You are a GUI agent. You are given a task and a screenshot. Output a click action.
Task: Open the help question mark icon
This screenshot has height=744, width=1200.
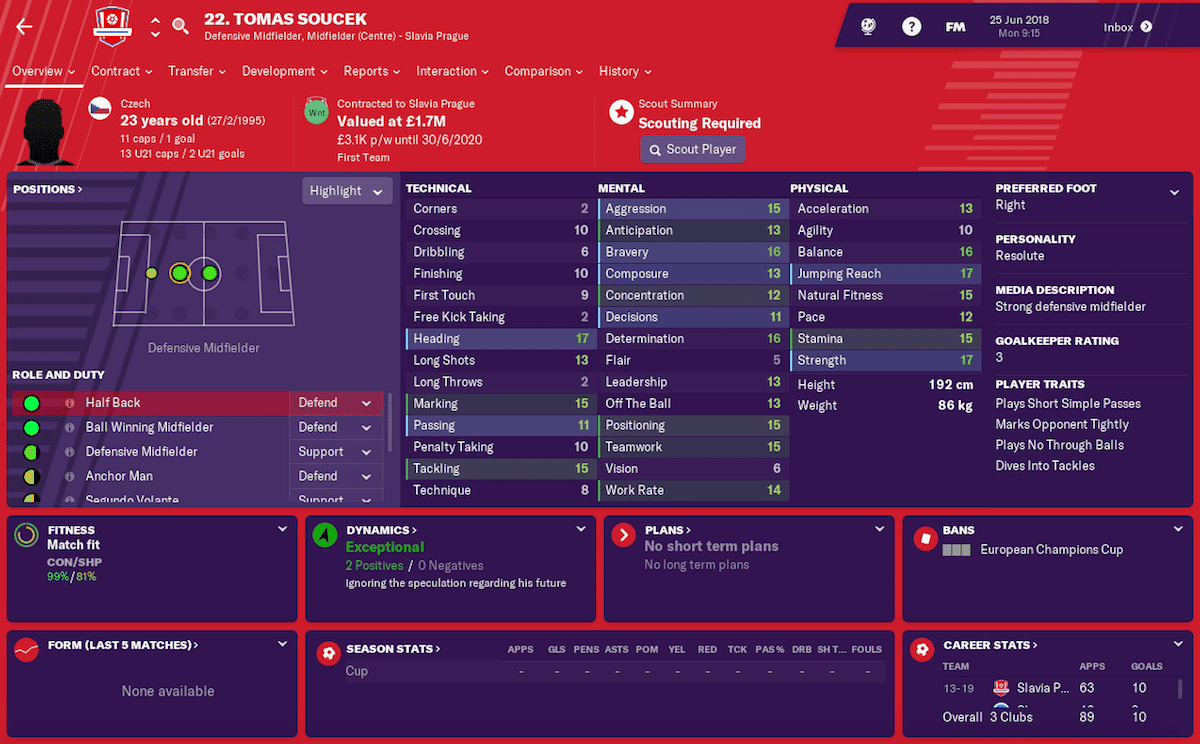click(911, 28)
